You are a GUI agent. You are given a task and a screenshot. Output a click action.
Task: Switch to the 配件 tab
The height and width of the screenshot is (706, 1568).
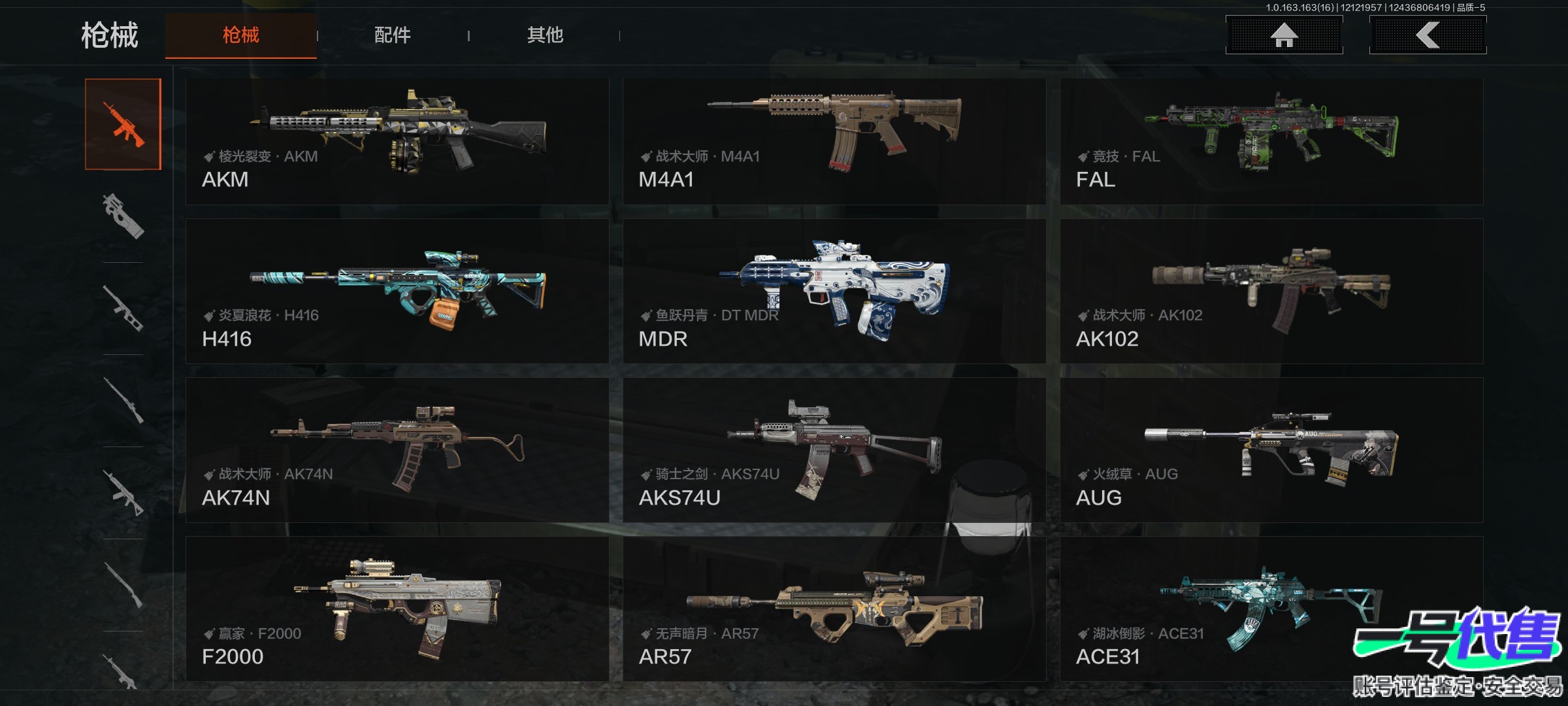(393, 35)
